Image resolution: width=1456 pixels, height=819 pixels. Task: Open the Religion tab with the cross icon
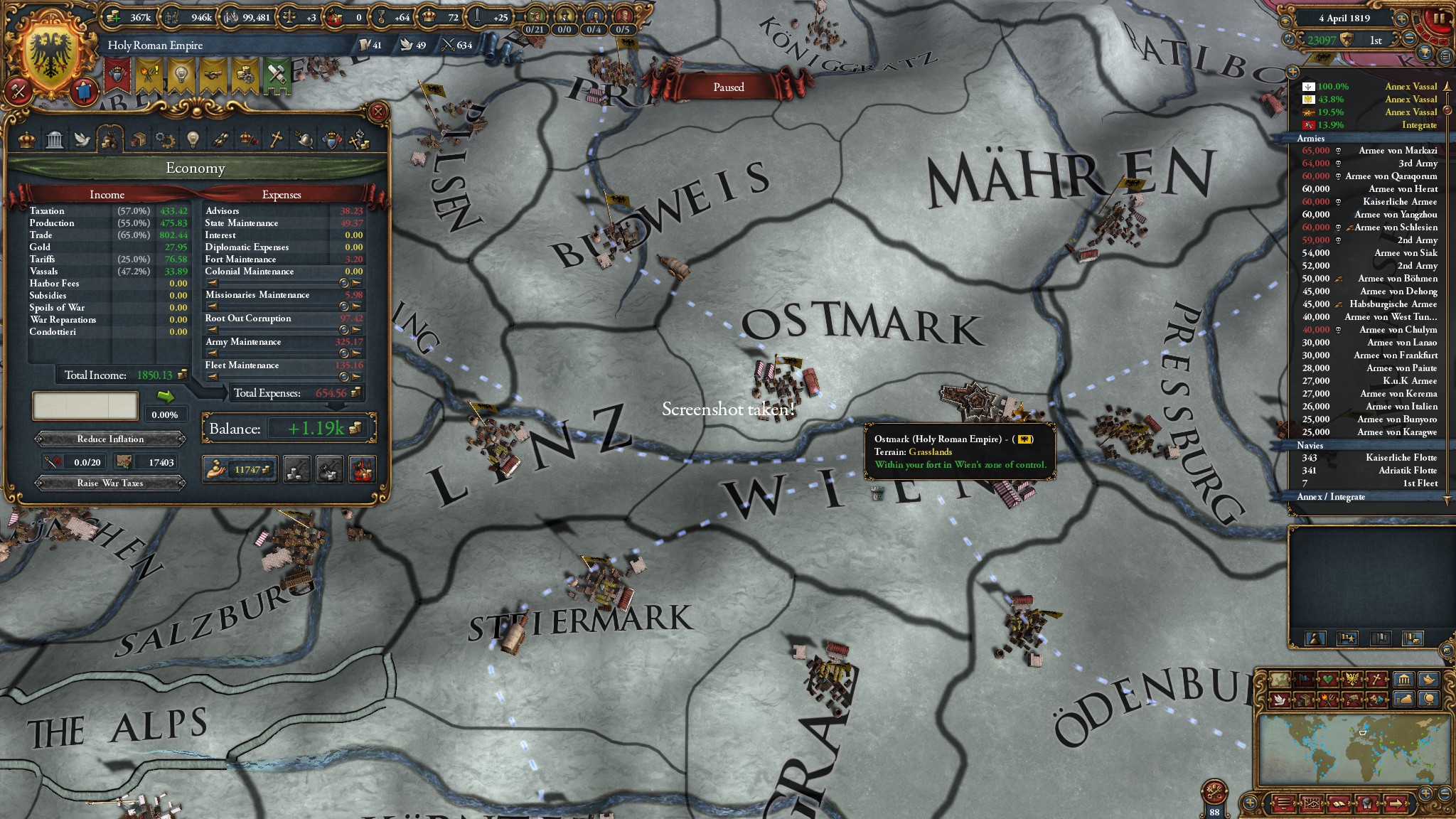(274, 140)
